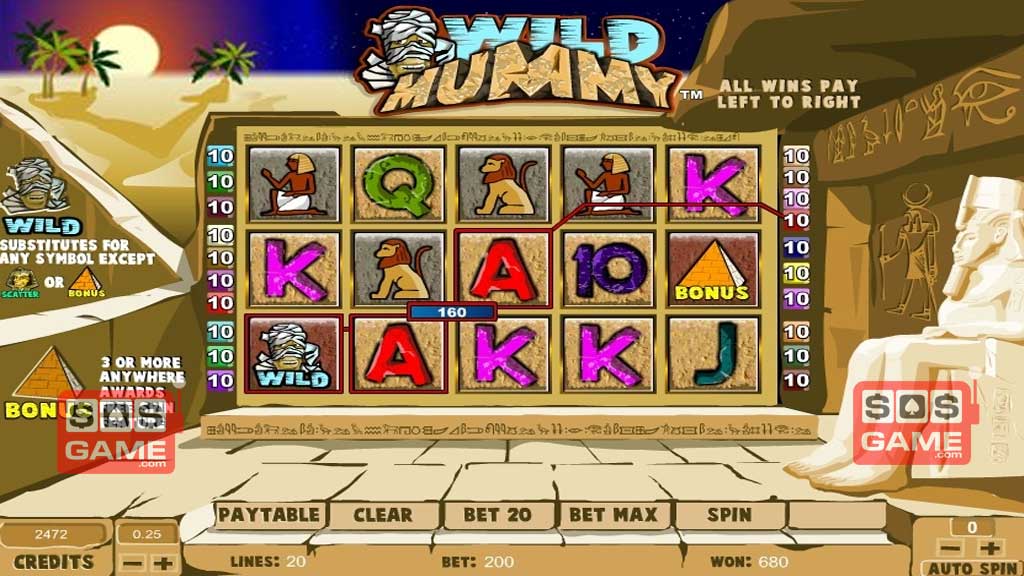
Task: Click the CLEAR bet button
Action: click(x=383, y=515)
